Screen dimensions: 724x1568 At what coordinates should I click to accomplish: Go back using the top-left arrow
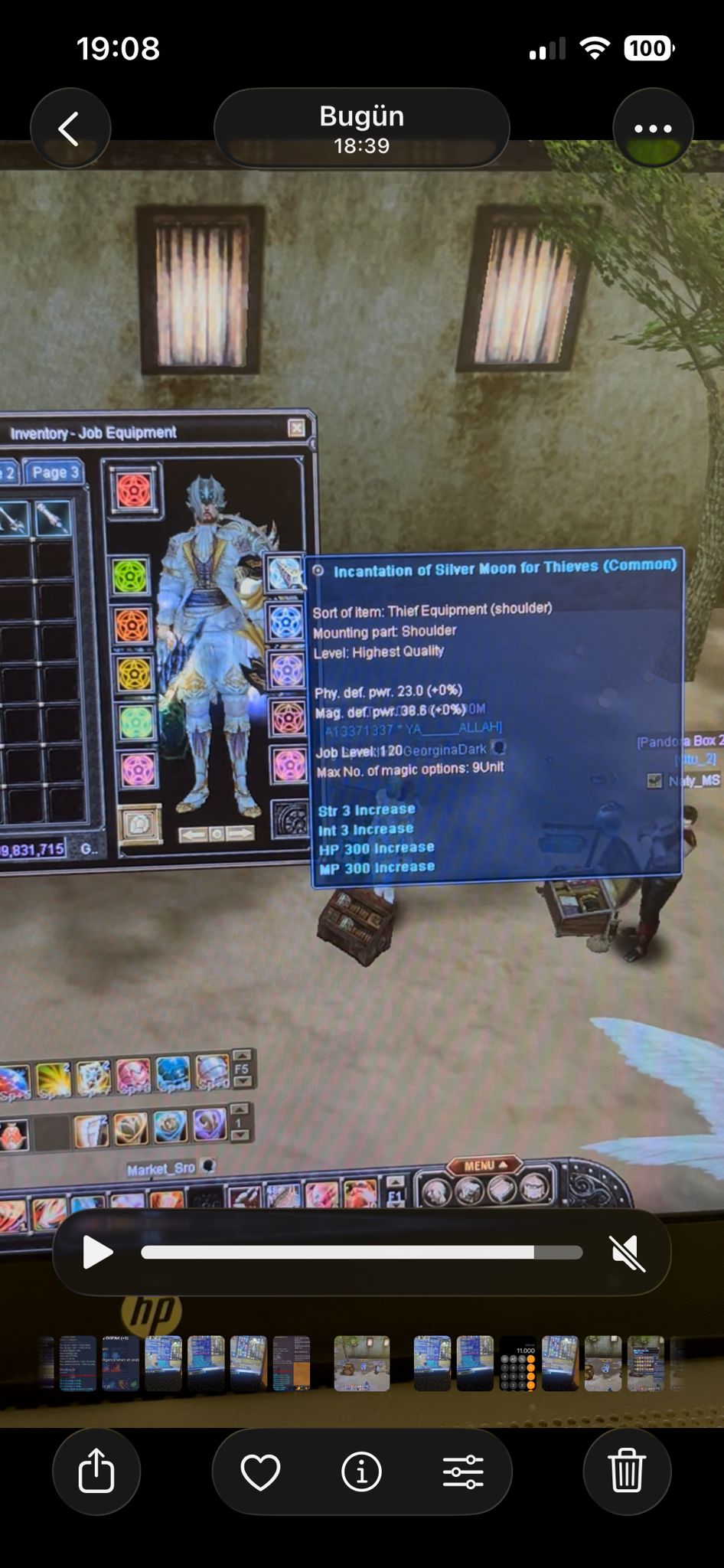coord(70,129)
